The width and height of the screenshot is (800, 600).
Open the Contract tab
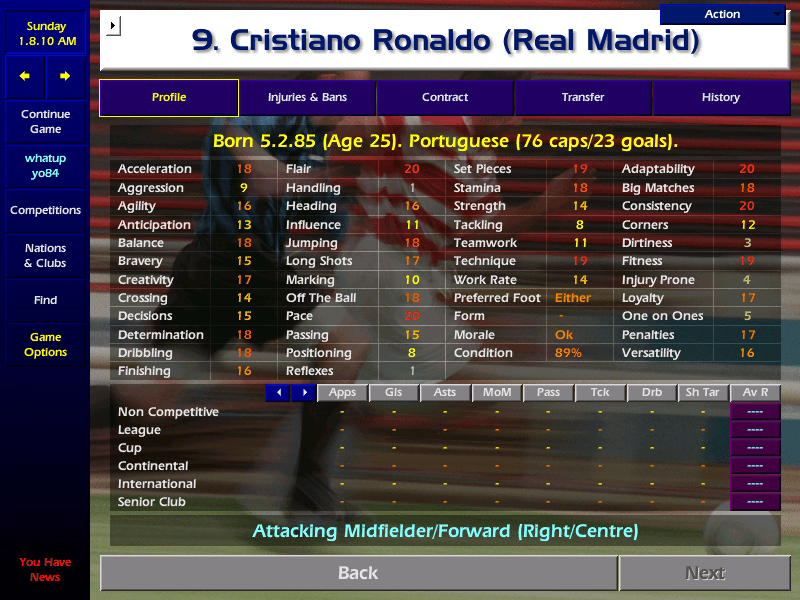pyautogui.click(x=445, y=98)
